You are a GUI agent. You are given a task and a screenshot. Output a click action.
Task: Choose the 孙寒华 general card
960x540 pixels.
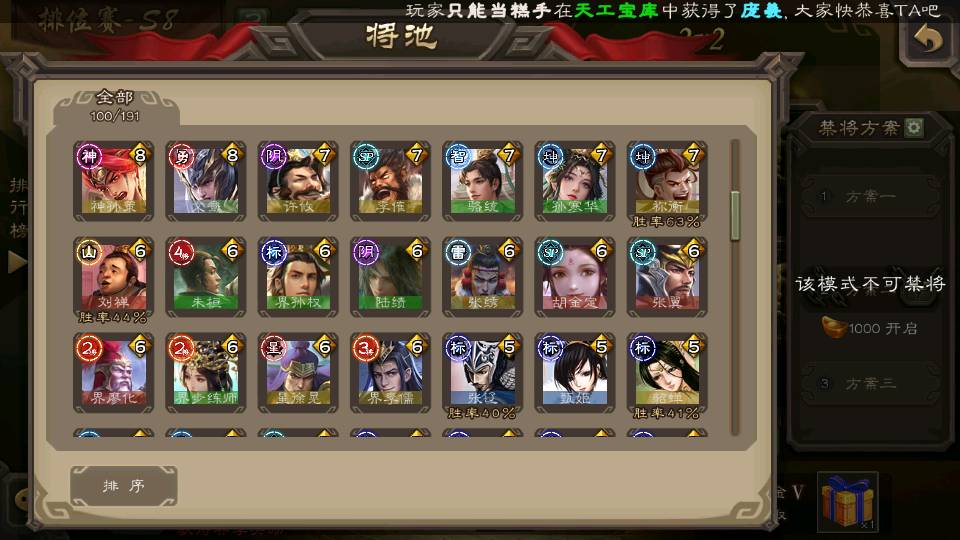pos(574,180)
